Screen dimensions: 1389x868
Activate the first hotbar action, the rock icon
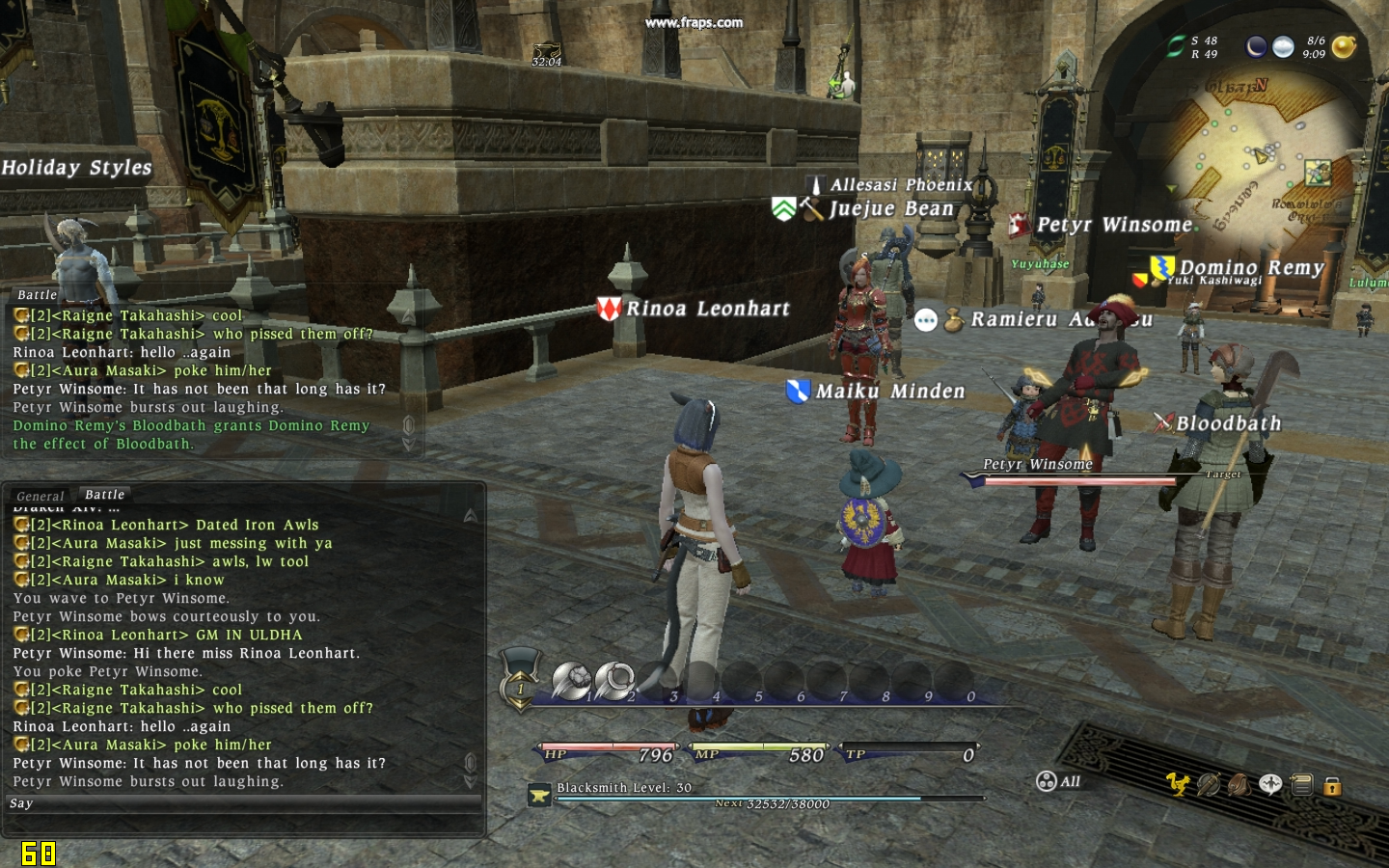pos(571,681)
